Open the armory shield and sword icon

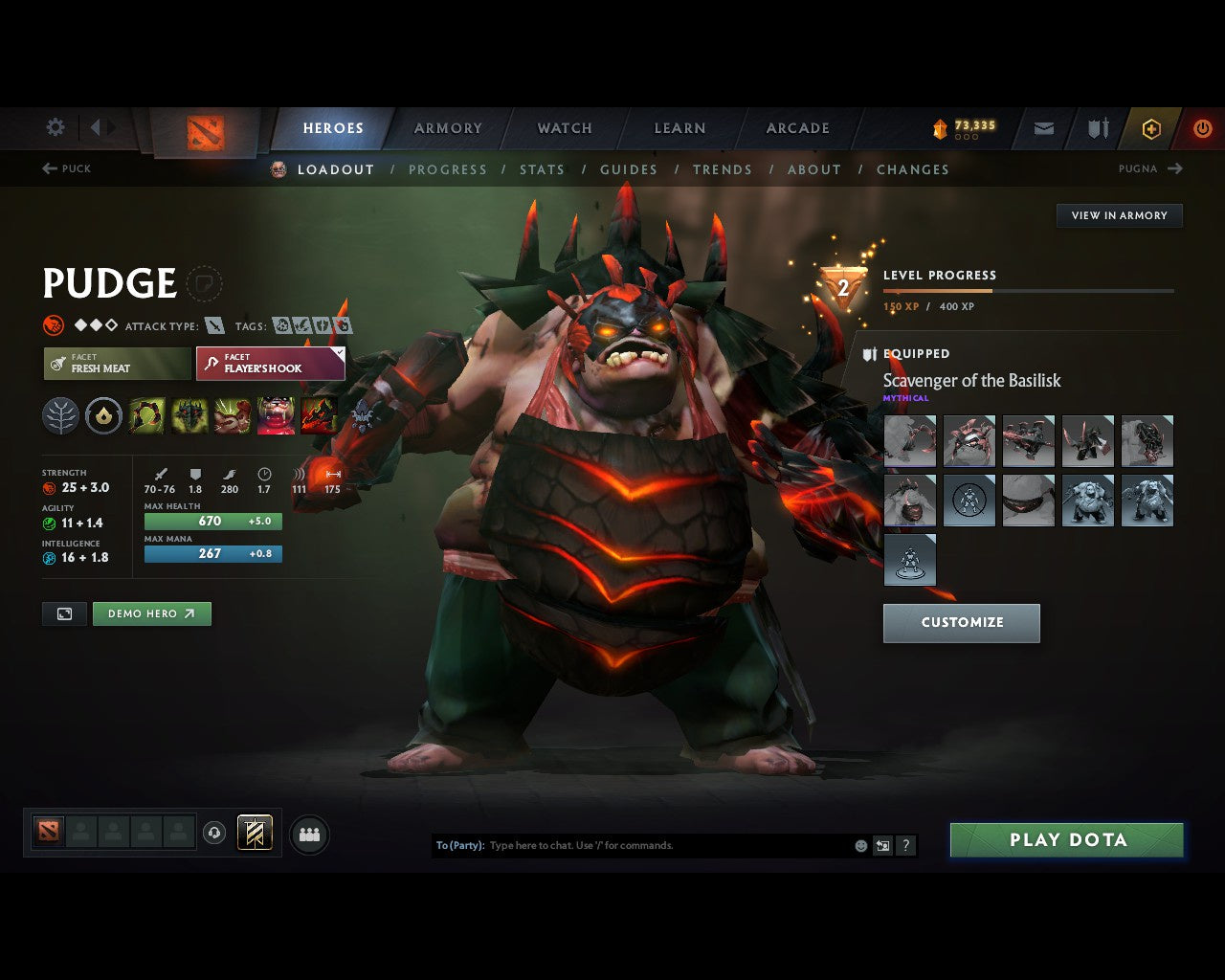[1097, 127]
